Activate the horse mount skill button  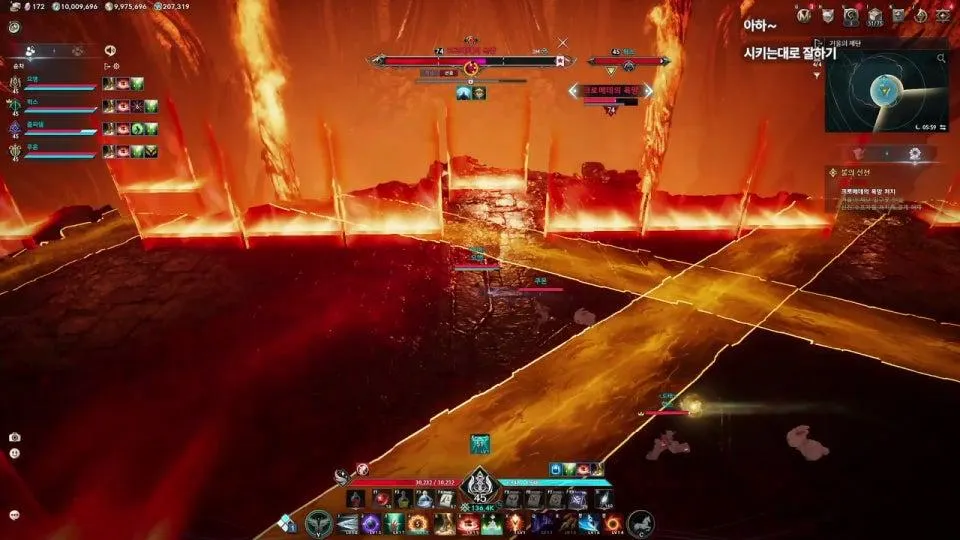640,522
